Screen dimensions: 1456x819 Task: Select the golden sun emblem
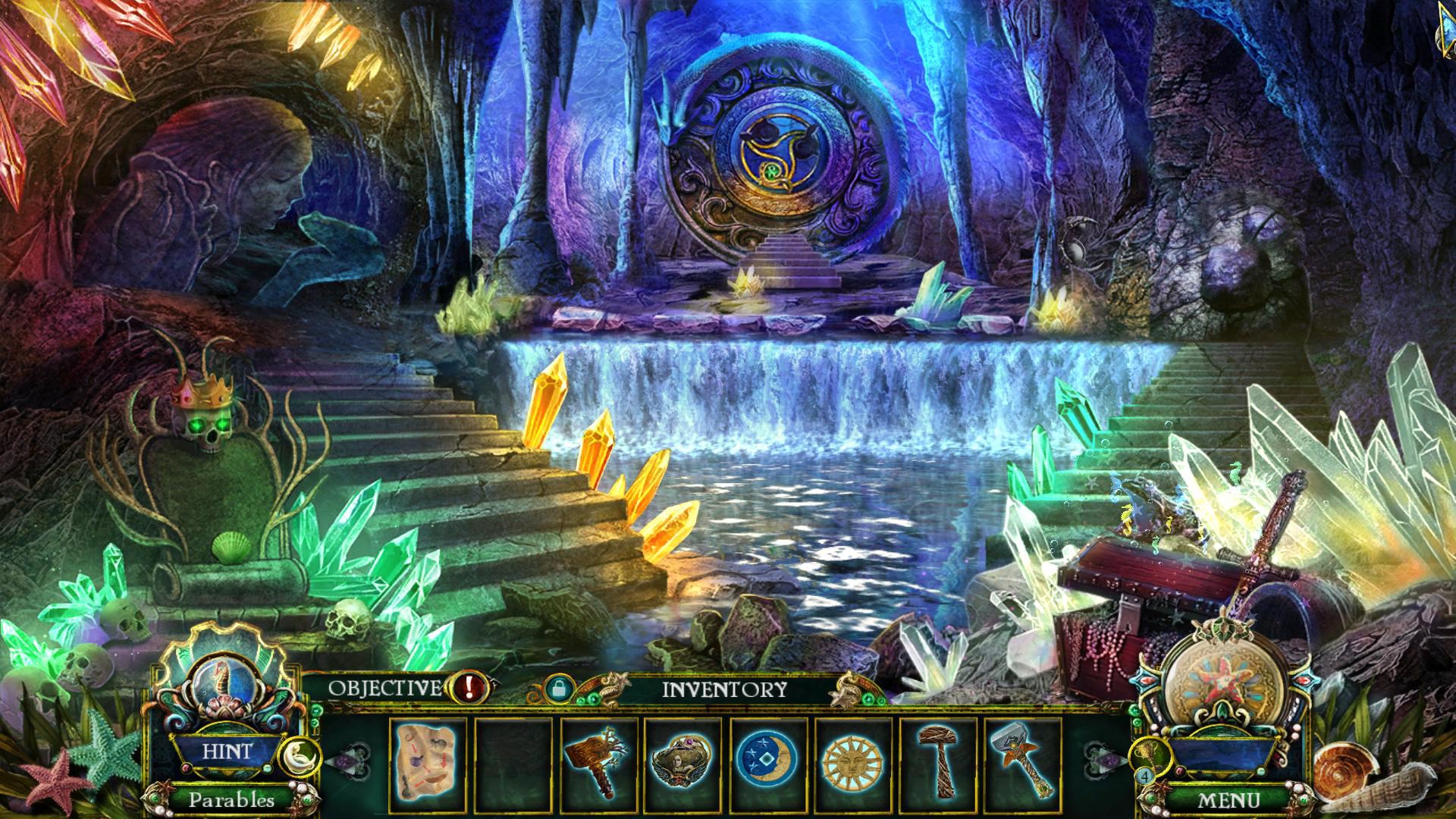(x=851, y=760)
